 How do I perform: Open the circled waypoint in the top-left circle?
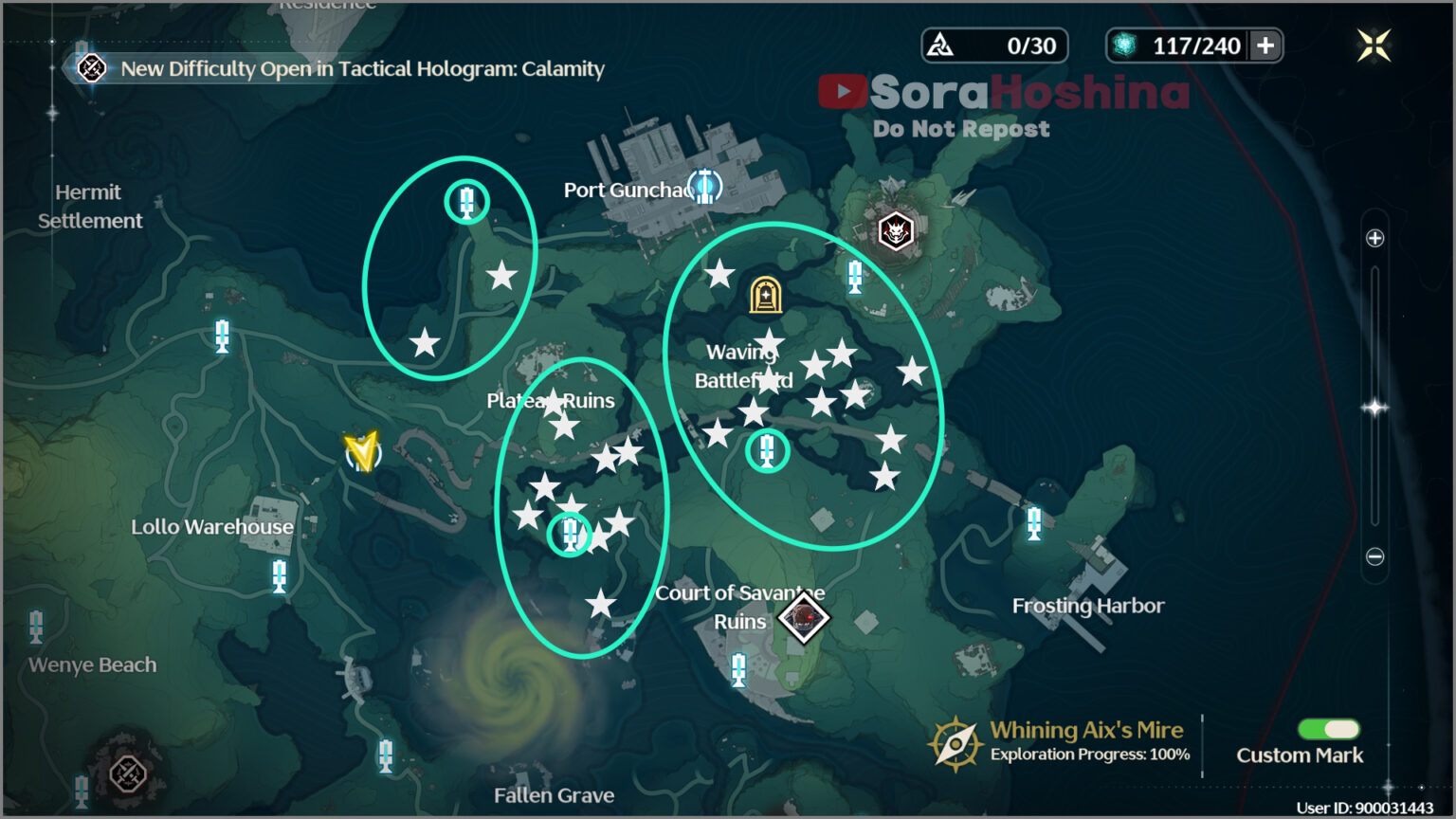(465, 200)
